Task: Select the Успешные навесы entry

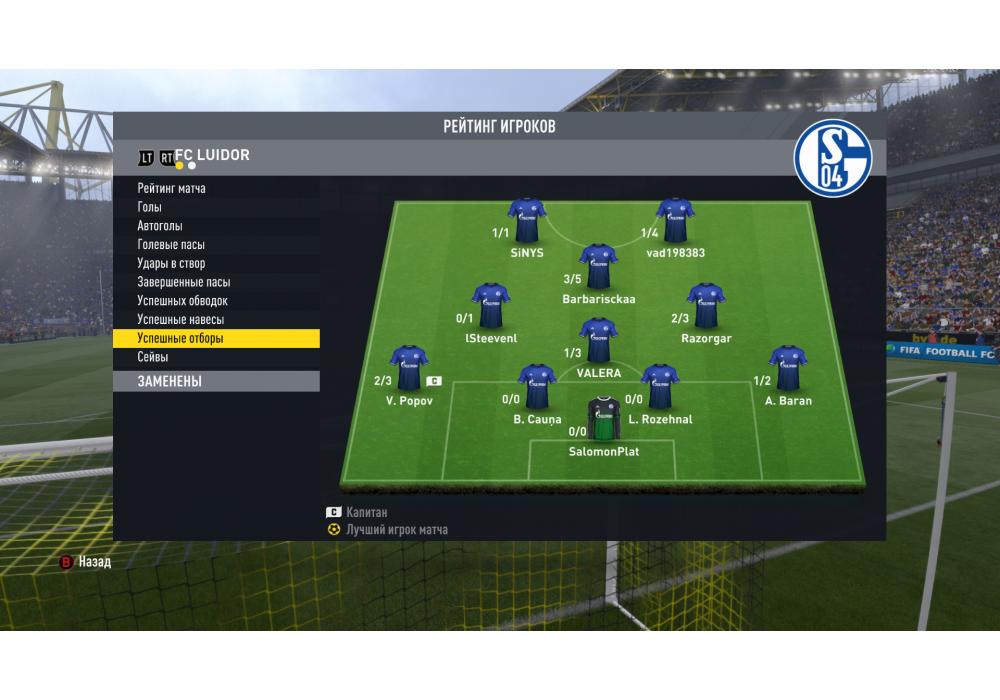Action: pyautogui.click(x=181, y=320)
